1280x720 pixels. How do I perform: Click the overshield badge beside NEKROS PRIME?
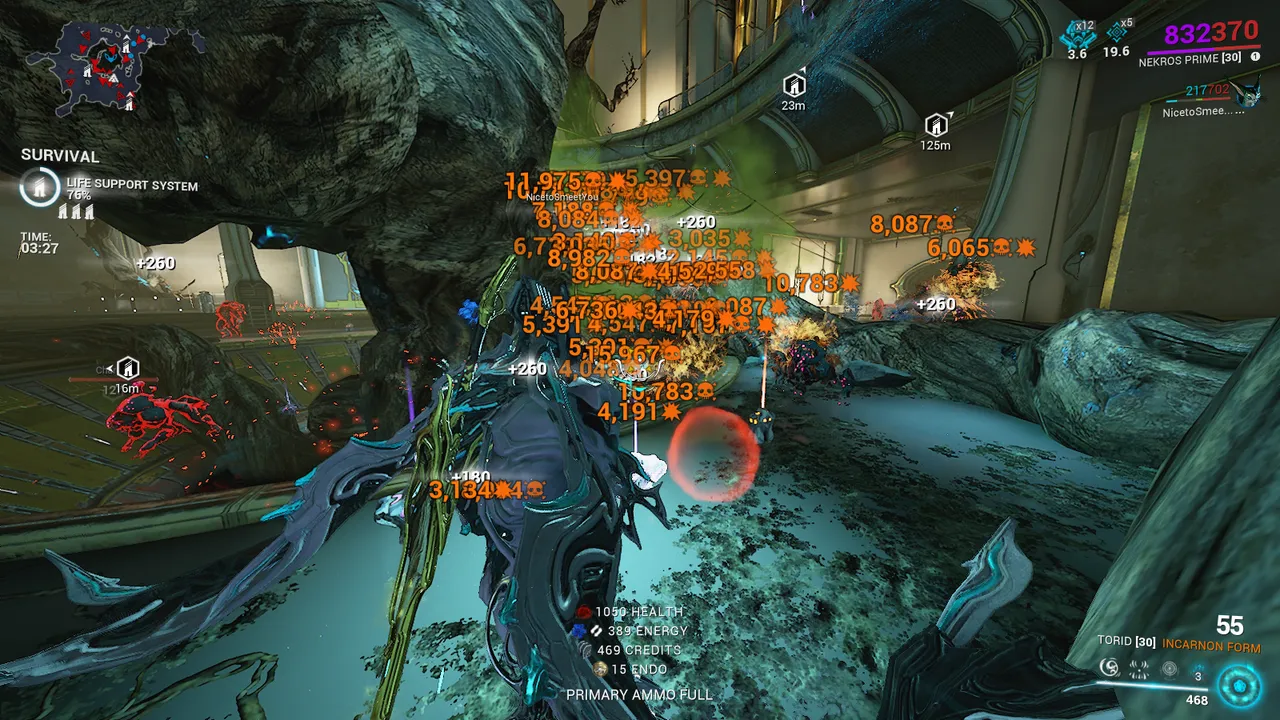click(1255, 57)
